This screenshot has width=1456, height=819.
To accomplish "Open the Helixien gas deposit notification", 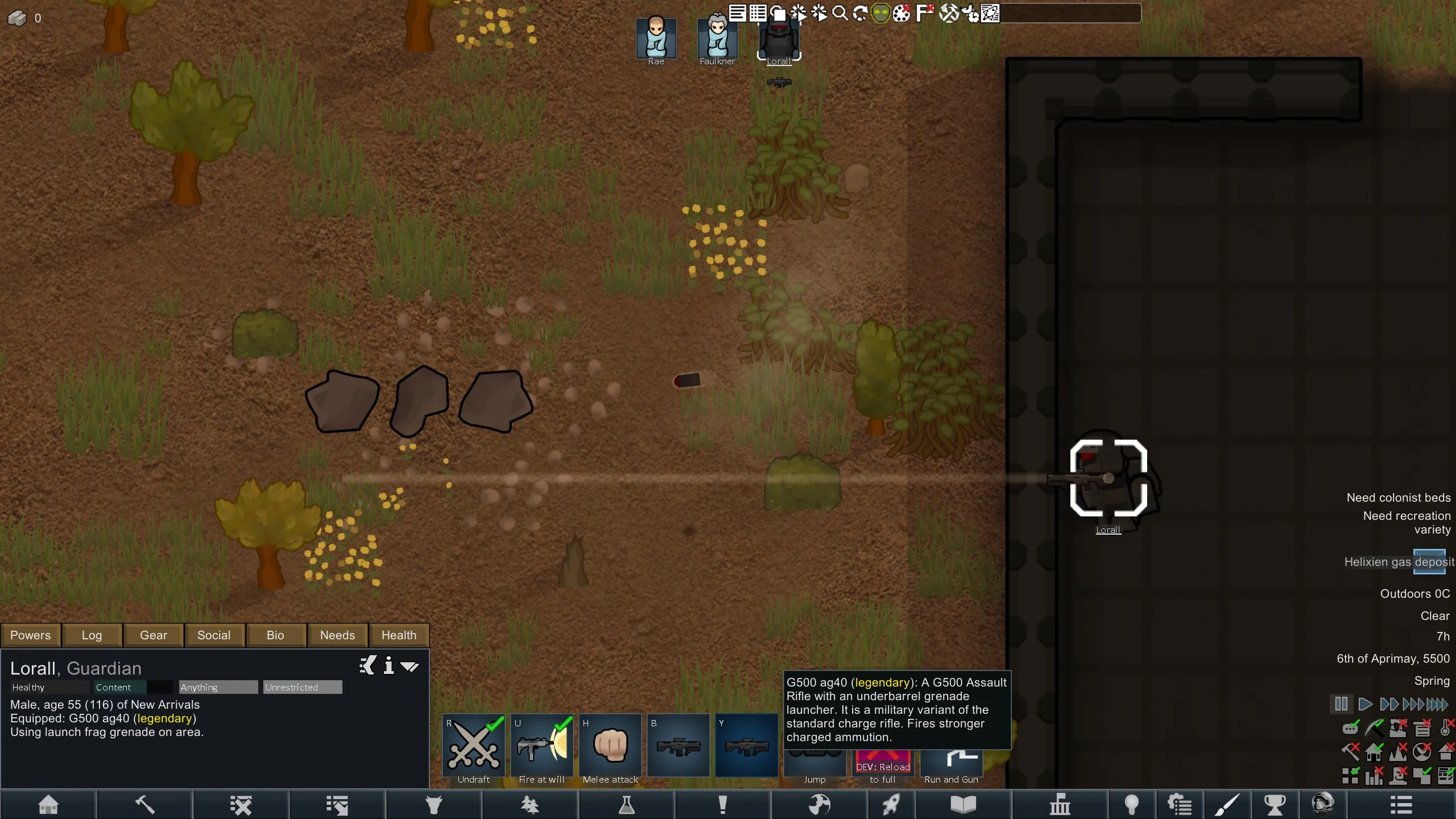I will point(1399,562).
